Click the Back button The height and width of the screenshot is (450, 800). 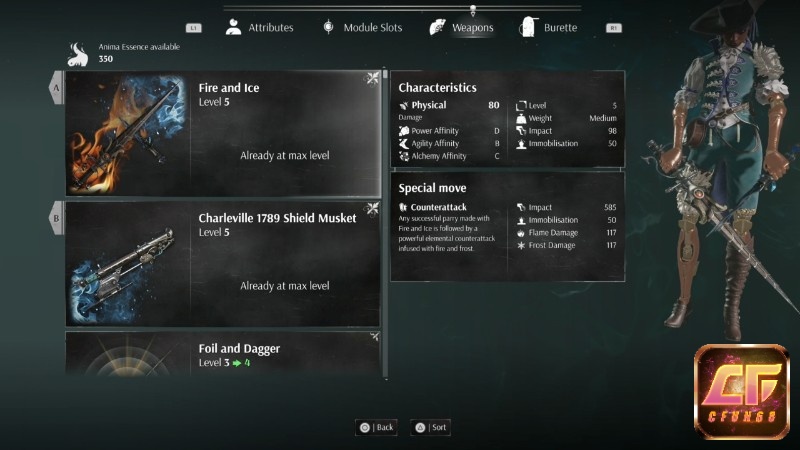pos(377,427)
